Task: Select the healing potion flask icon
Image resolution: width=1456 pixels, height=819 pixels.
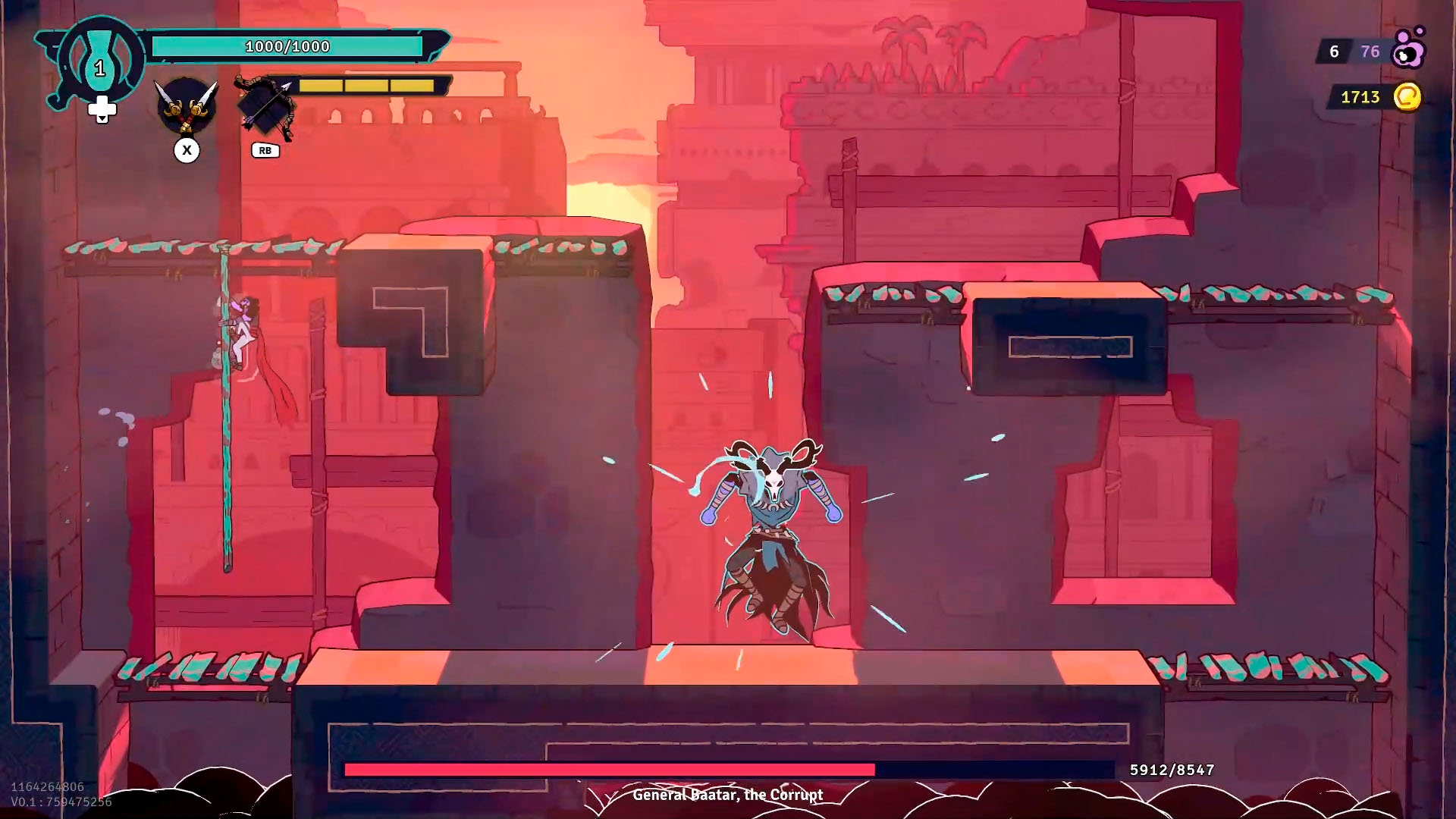Action: 99,61
